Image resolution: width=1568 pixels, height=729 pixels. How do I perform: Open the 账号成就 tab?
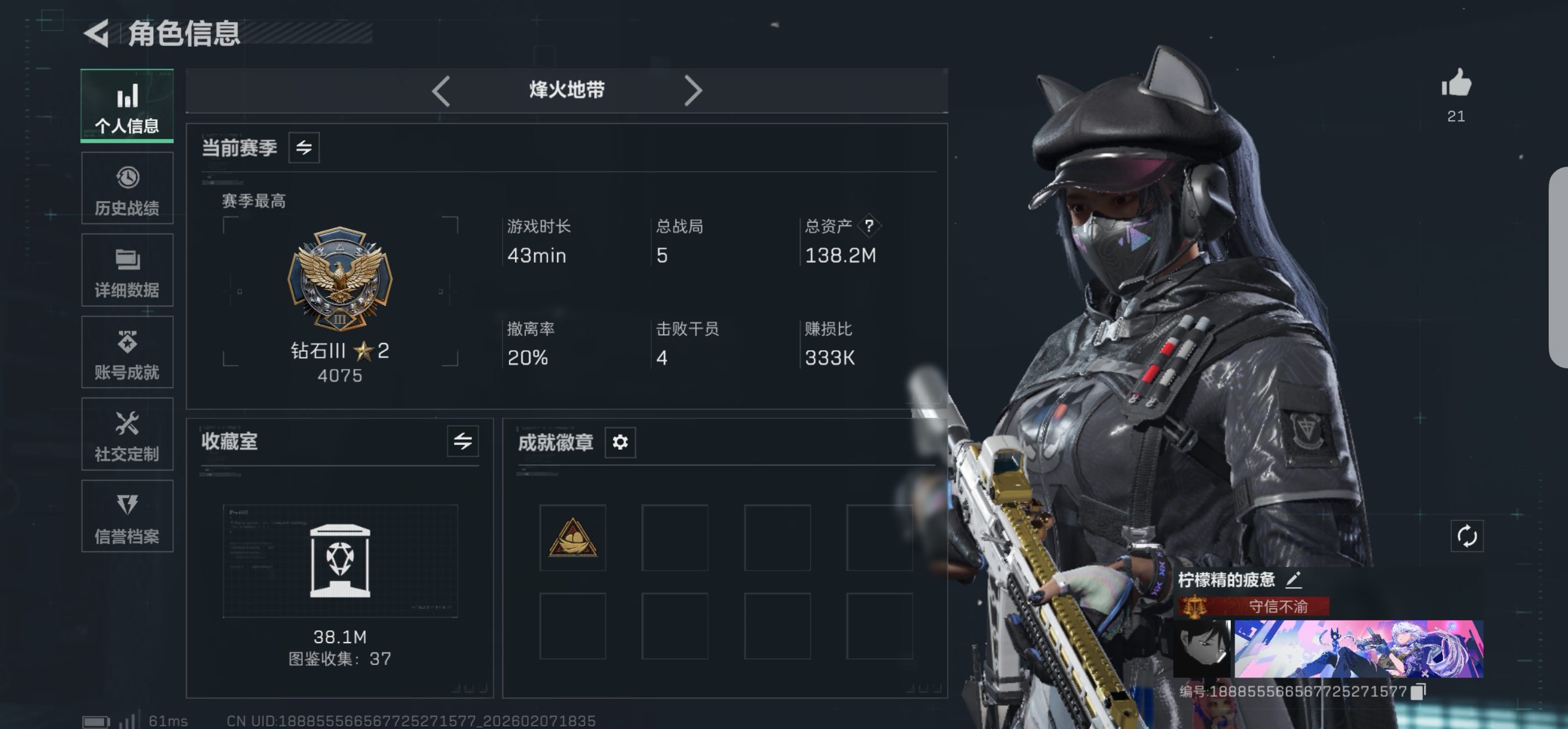(x=127, y=353)
